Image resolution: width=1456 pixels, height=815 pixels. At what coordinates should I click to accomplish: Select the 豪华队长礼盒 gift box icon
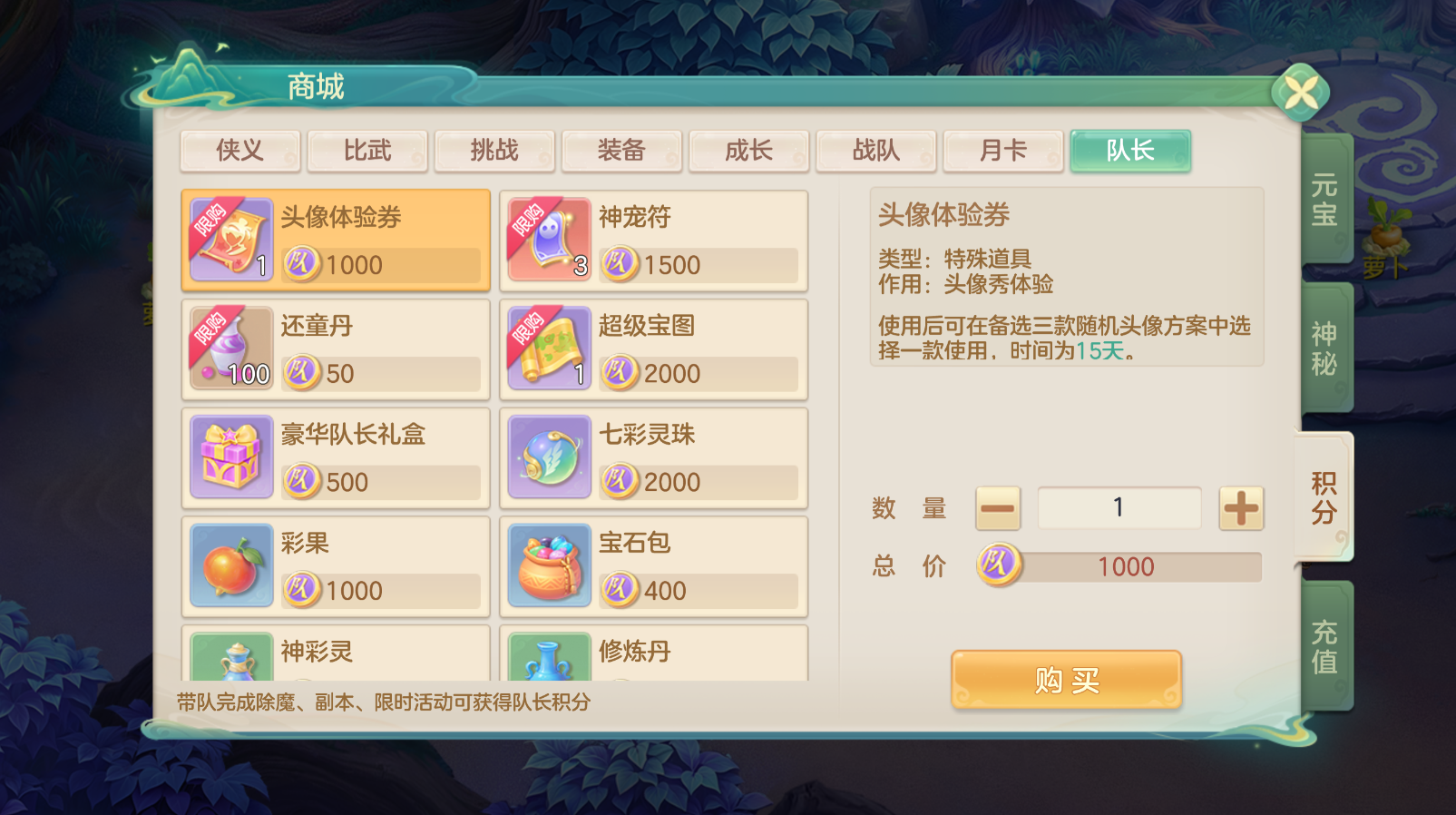click(x=230, y=457)
